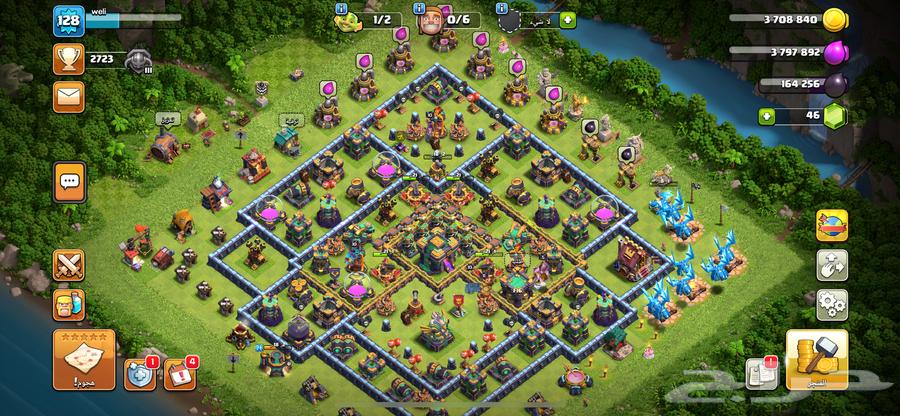This screenshot has width=900, height=416.
Task: Add gems with the green plus
Action: (767, 116)
